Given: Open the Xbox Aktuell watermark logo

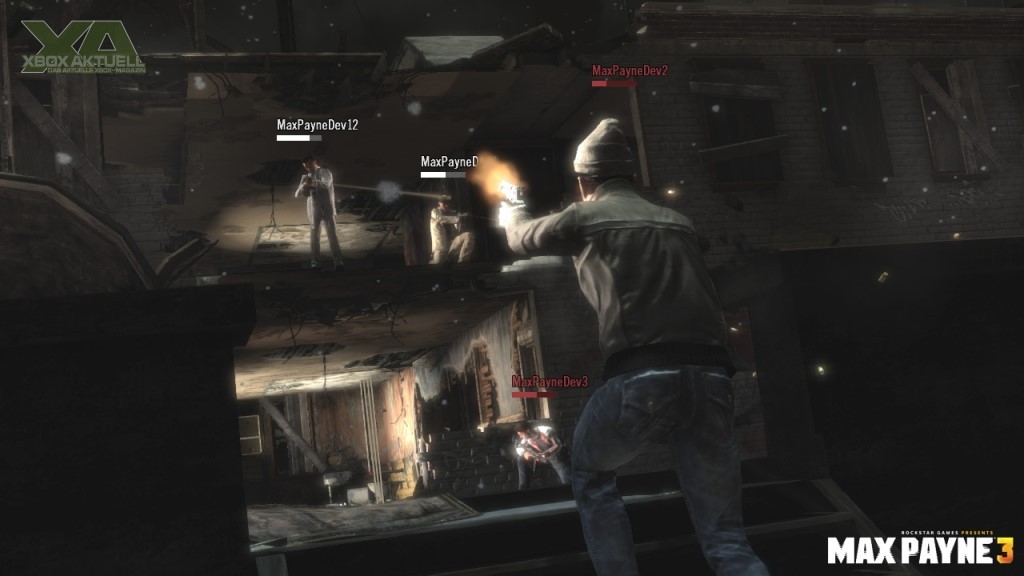Looking at the screenshot, I should pos(82,47).
